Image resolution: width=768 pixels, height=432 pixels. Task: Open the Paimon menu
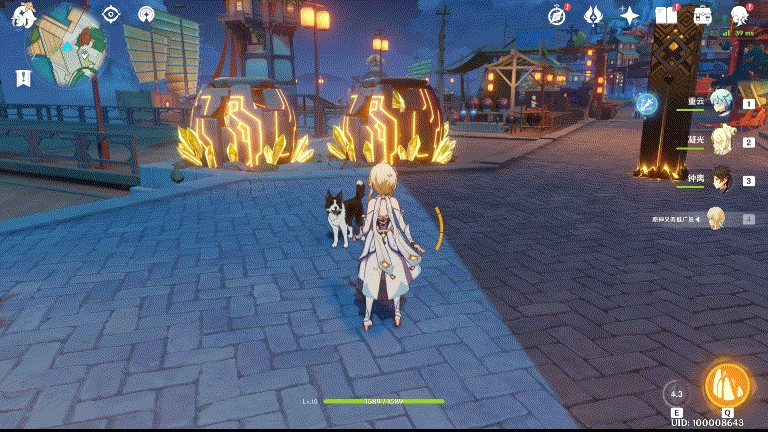tap(22, 15)
